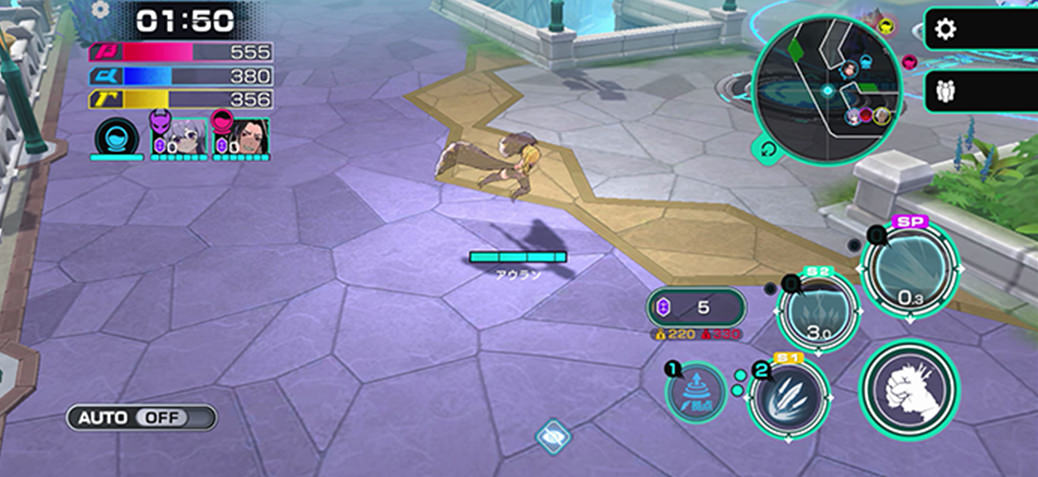Open the settings gear panel
This screenshot has height=477, width=1038.
click(945, 29)
